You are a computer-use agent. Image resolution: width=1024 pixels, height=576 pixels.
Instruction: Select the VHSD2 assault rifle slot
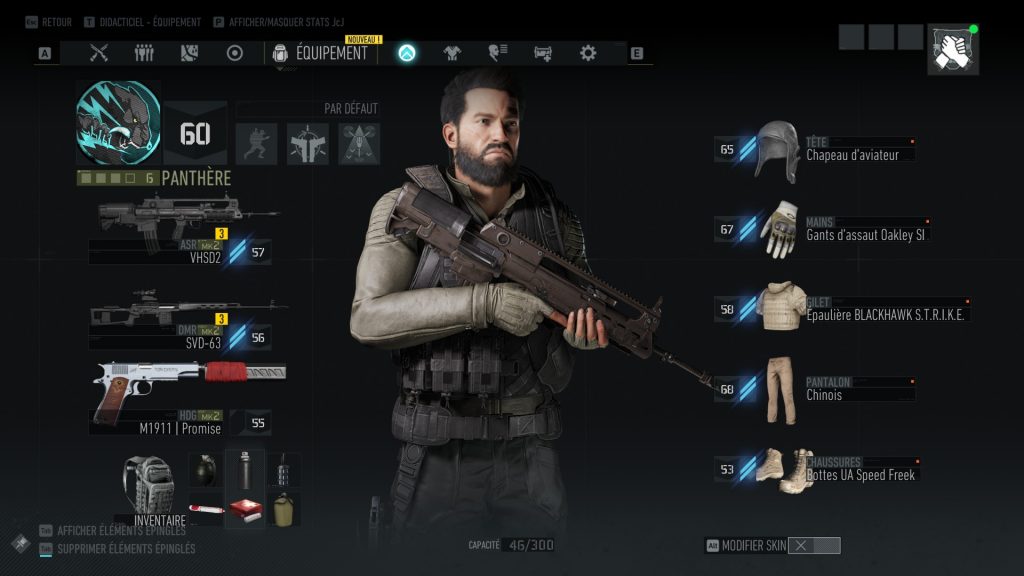pyautogui.click(x=185, y=227)
